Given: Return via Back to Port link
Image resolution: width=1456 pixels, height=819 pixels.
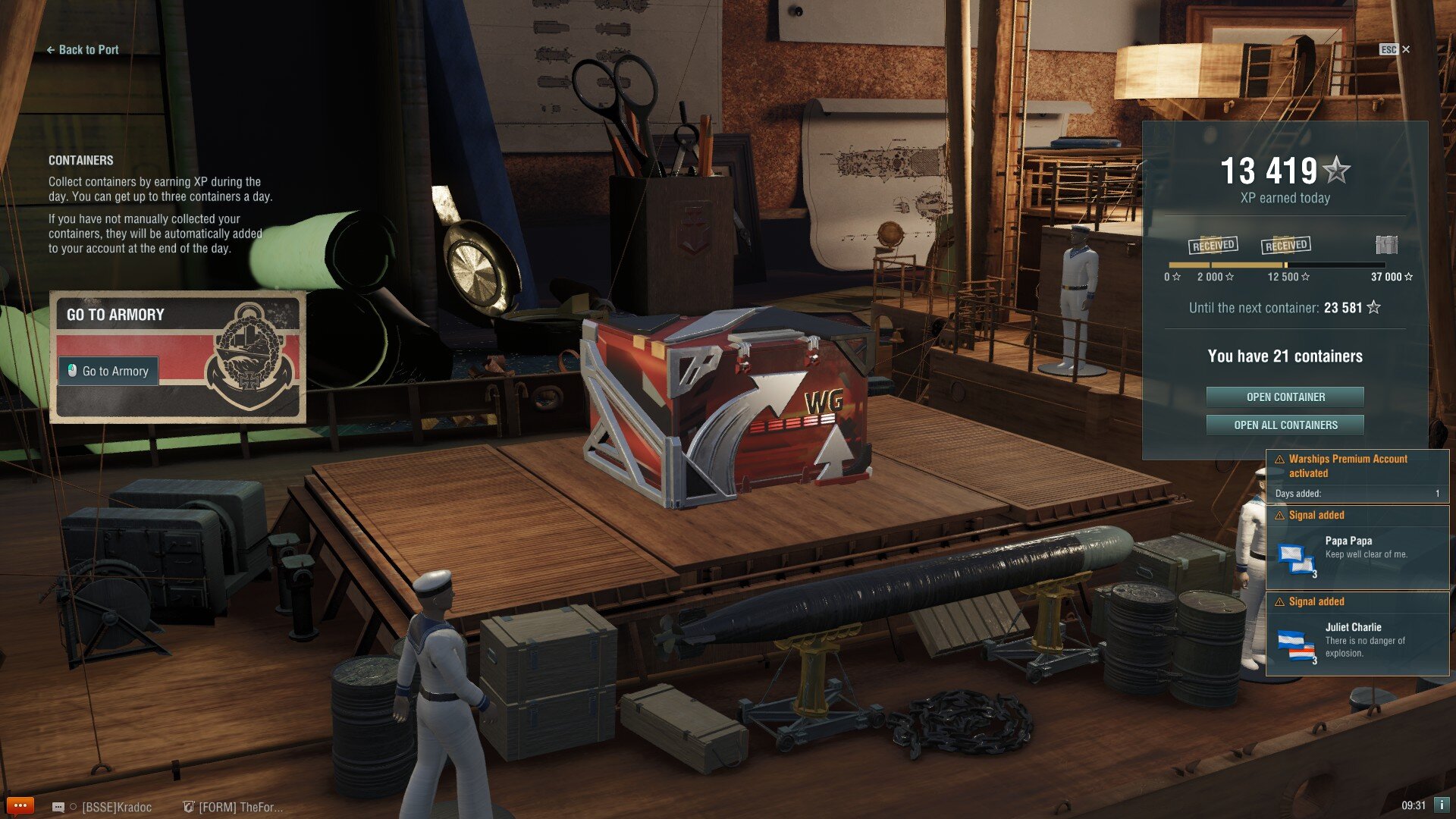Looking at the screenshot, I should pyautogui.click(x=83, y=50).
